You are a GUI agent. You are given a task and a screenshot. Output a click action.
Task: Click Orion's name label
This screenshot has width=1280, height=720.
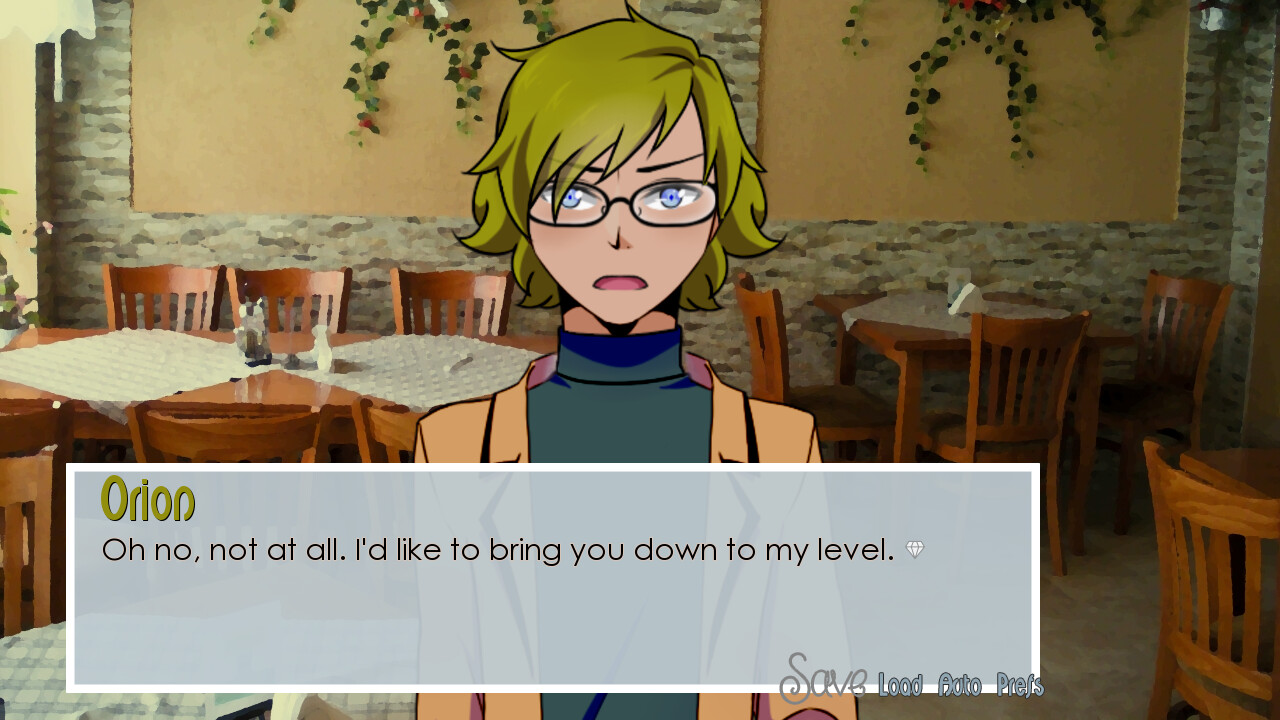147,502
